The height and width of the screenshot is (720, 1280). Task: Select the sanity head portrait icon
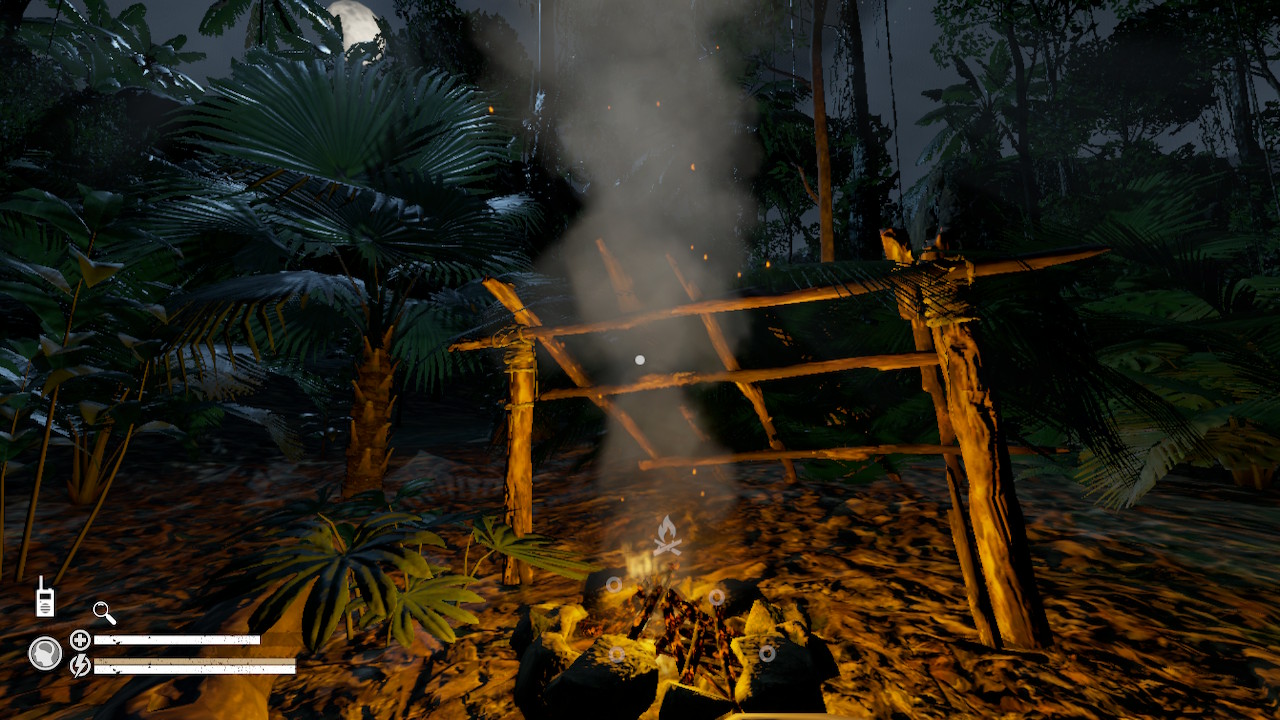44,650
